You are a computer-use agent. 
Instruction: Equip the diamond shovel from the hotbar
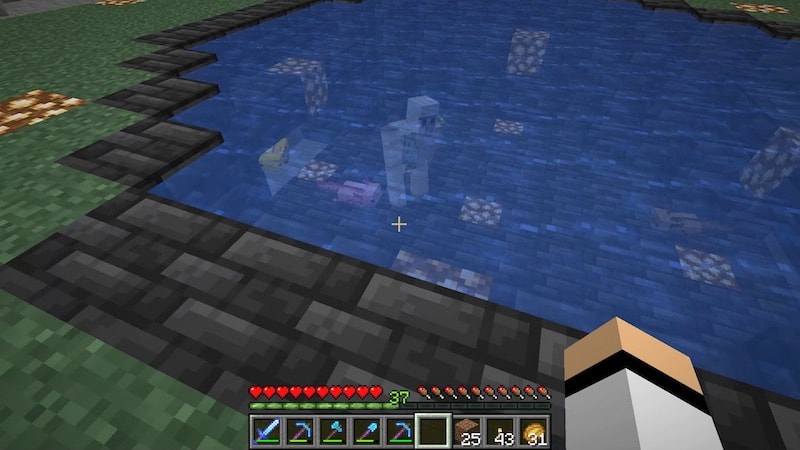(x=366, y=432)
